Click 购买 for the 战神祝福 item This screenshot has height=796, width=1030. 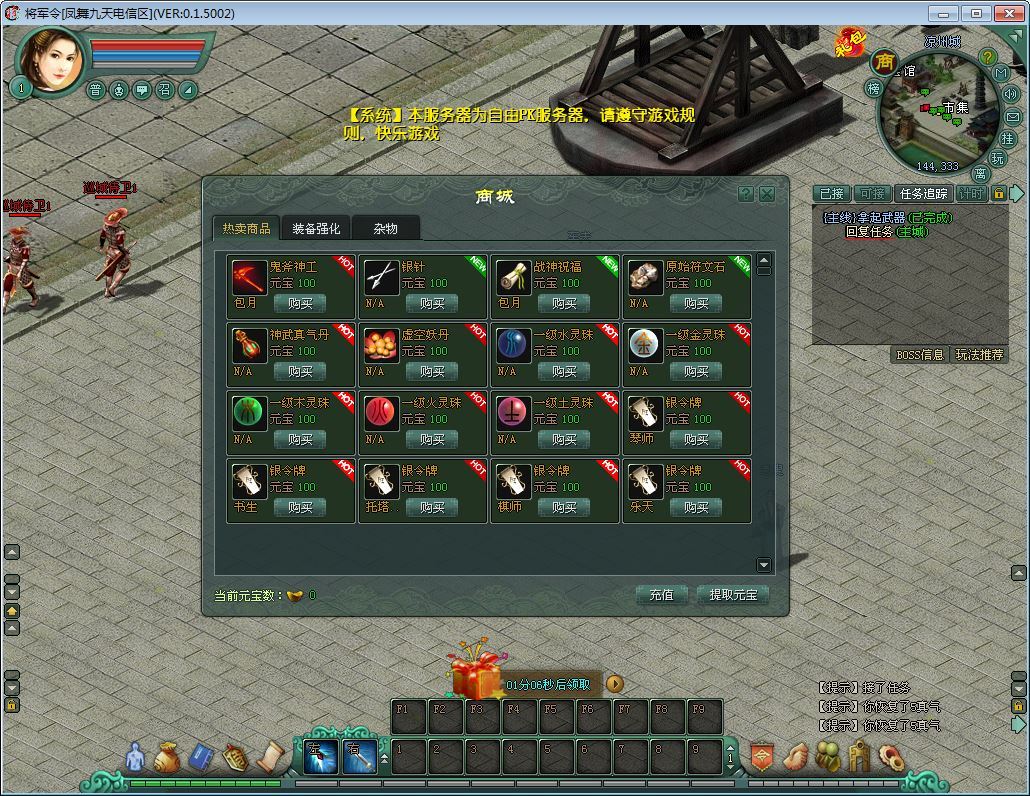564,303
